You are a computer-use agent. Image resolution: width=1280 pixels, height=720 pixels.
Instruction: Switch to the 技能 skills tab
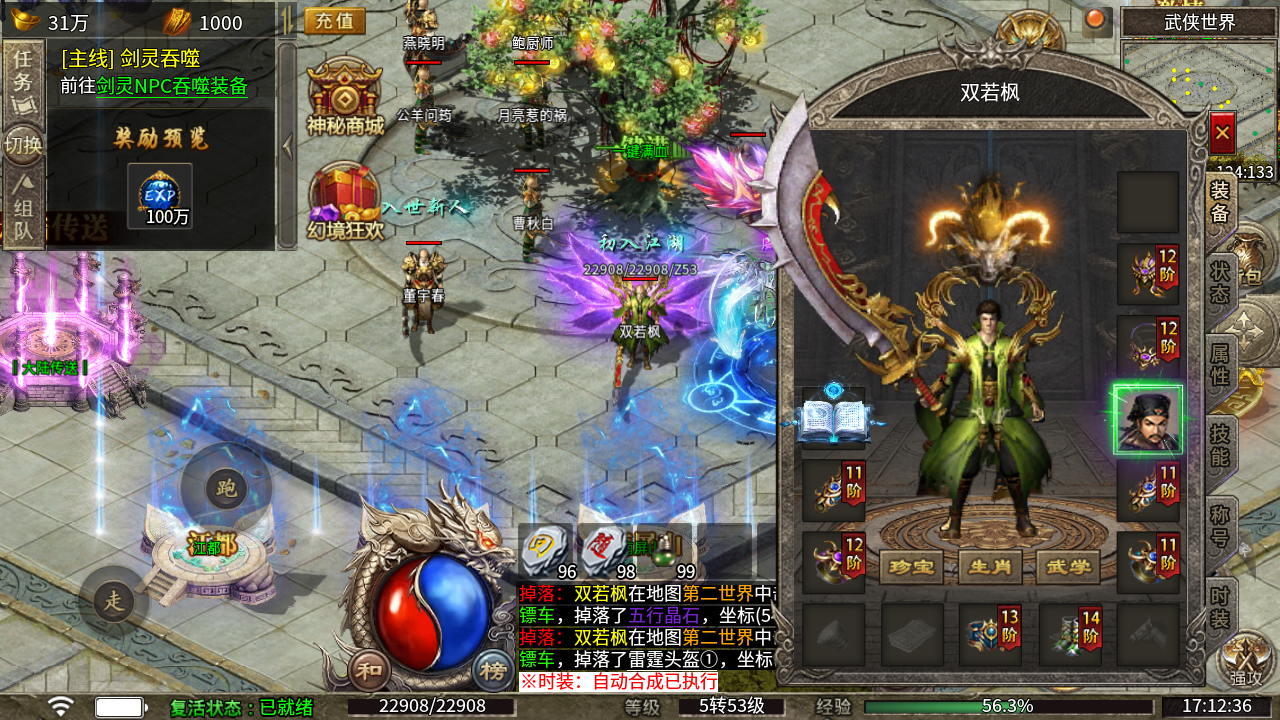coord(1220,445)
